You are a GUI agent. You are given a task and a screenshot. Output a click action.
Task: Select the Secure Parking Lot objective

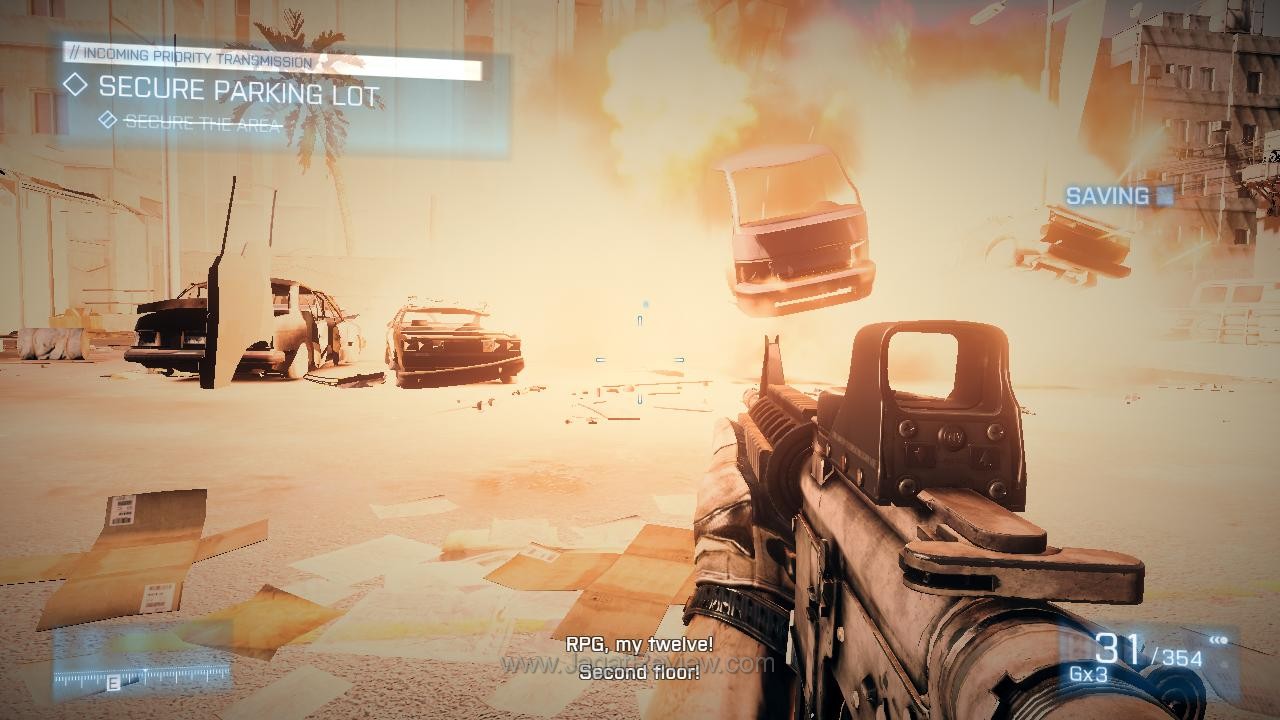tap(238, 91)
